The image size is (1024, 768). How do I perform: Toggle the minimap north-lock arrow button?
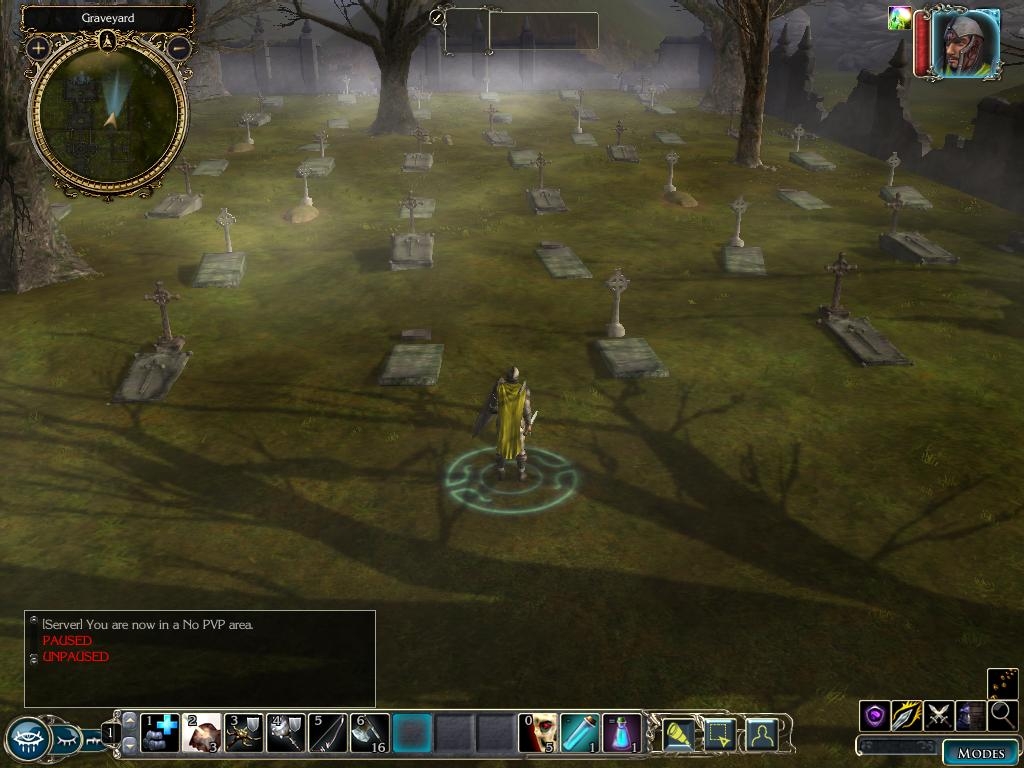(x=108, y=41)
